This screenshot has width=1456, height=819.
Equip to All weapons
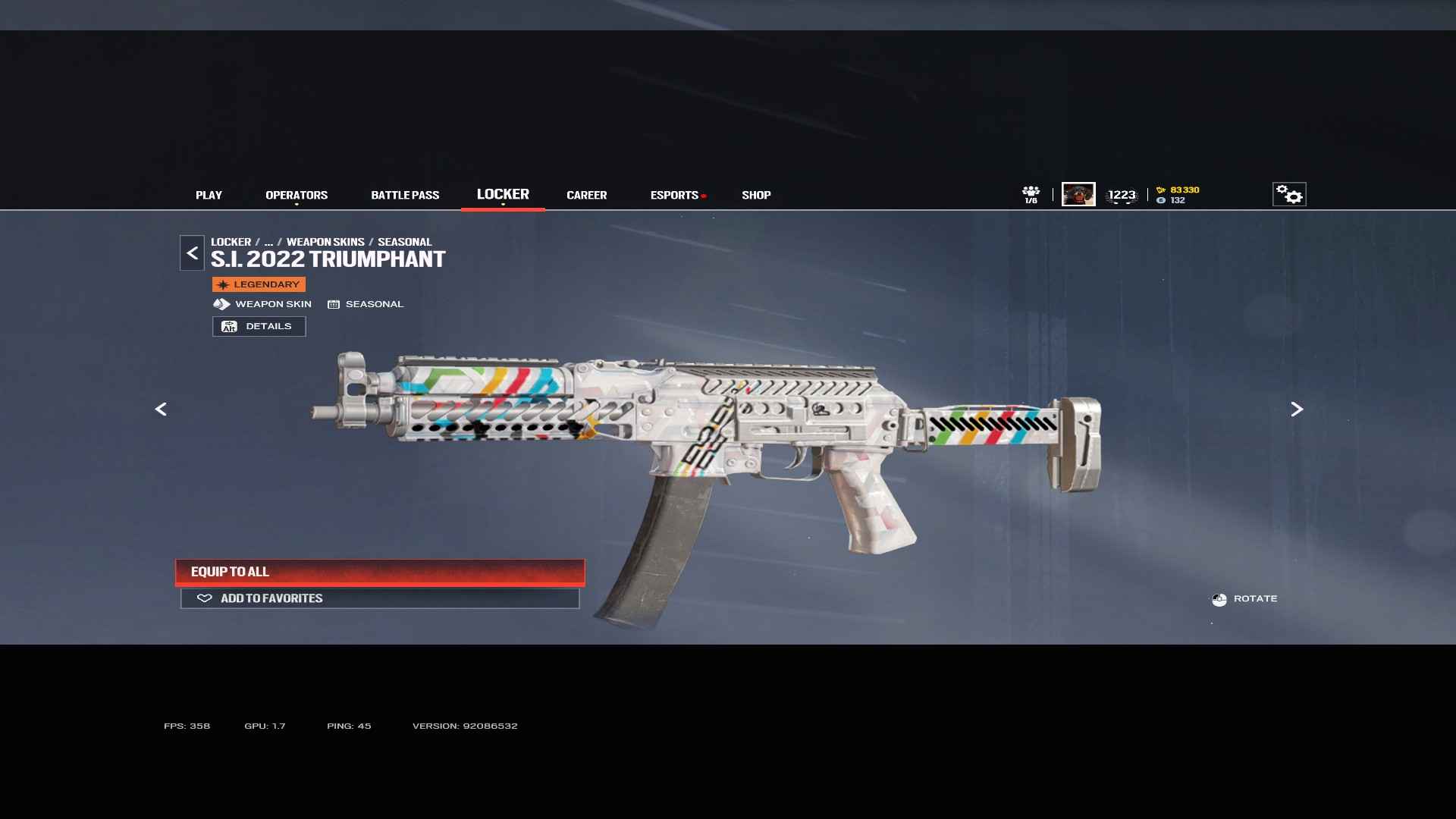click(380, 572)
